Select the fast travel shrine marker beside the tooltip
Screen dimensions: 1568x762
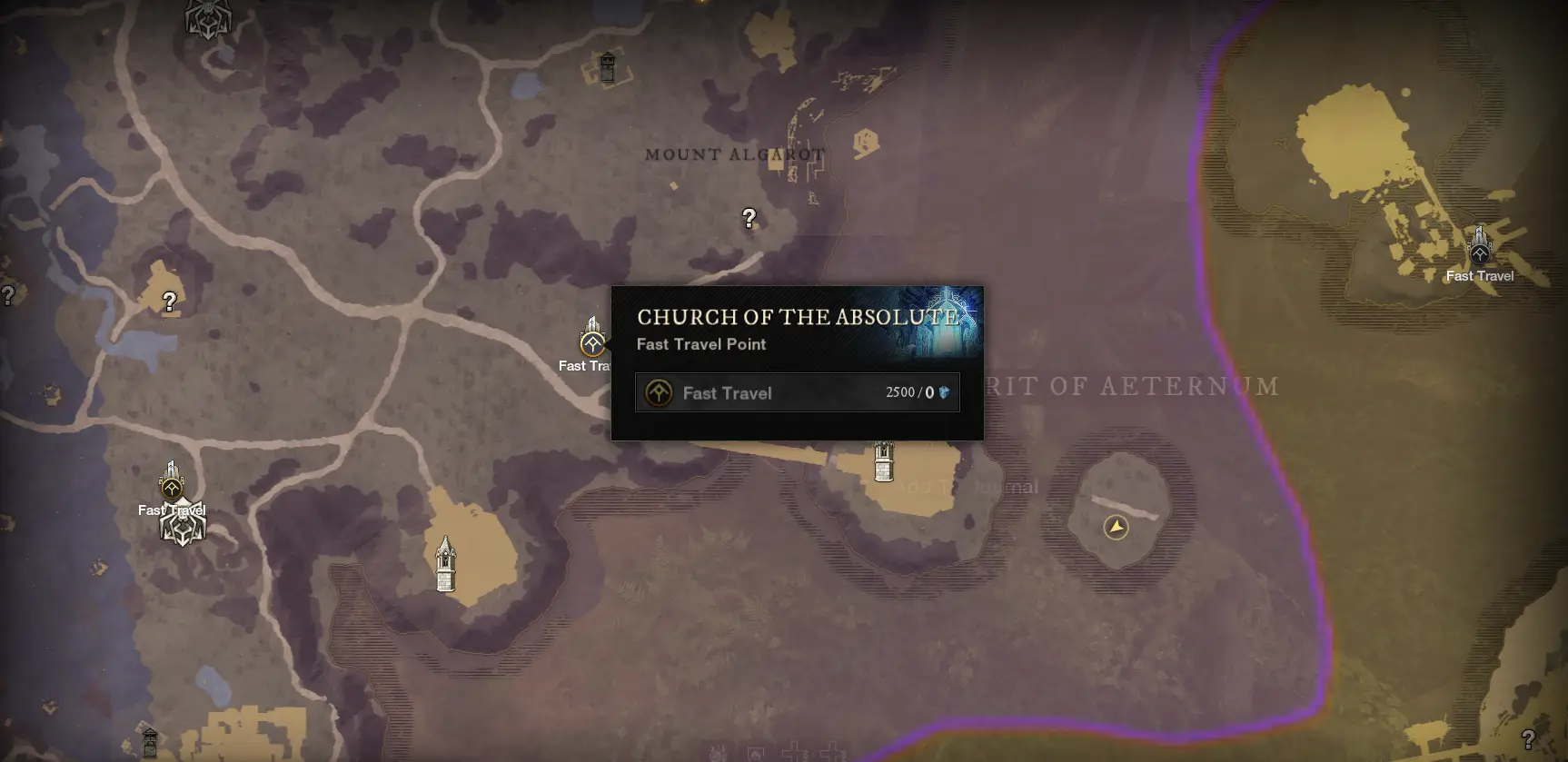click(x=592, y=341)
